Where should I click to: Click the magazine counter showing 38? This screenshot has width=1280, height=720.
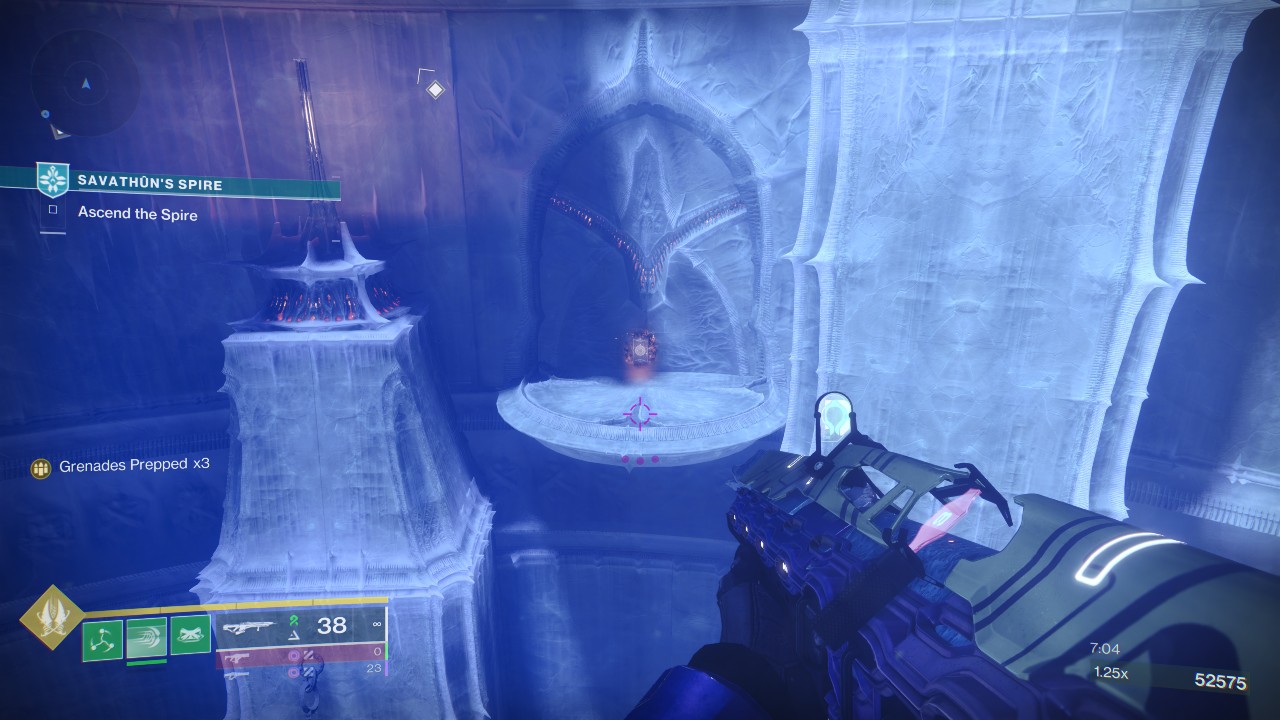tap(332, 626)
